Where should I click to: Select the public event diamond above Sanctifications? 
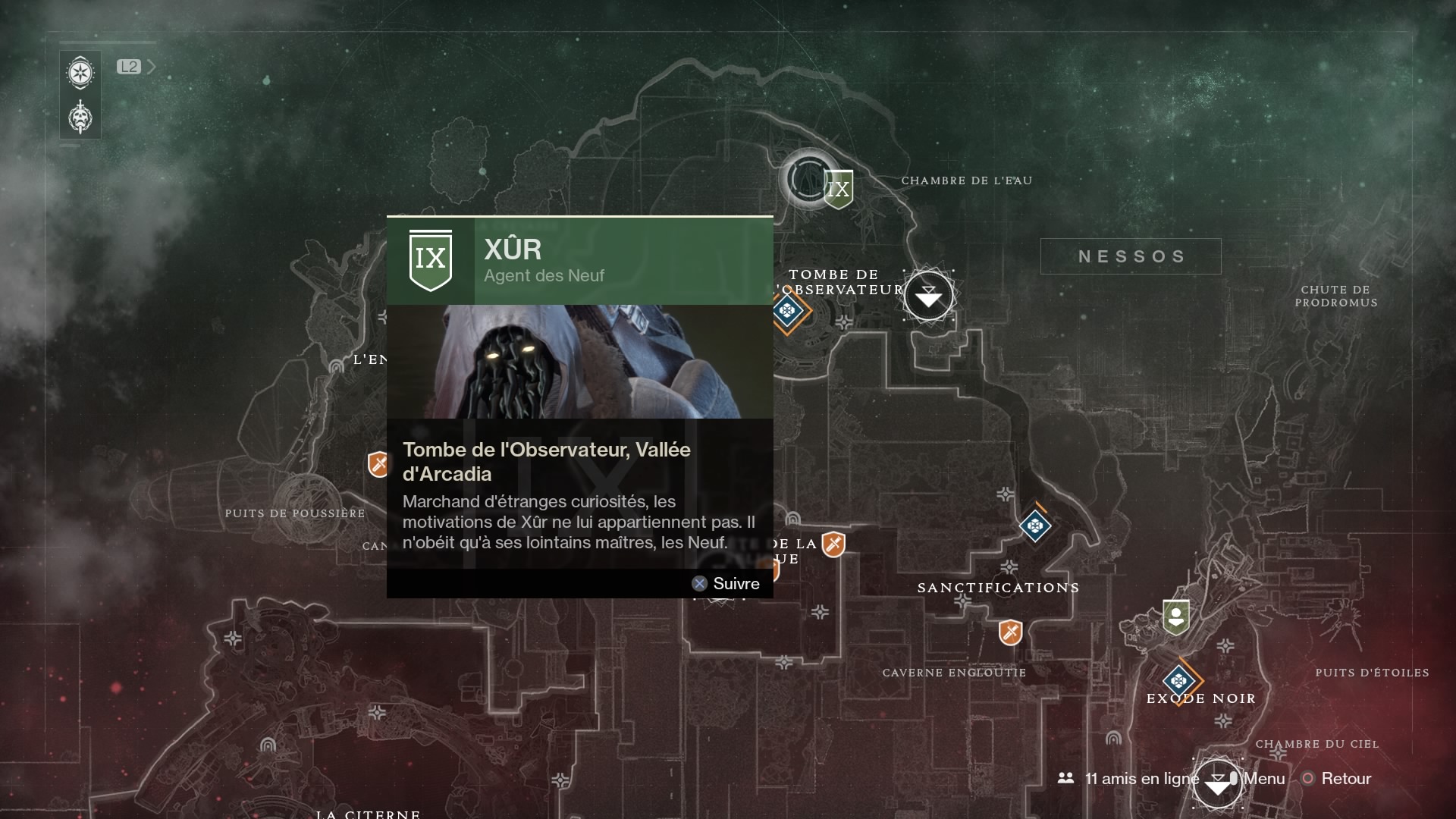1035,526
